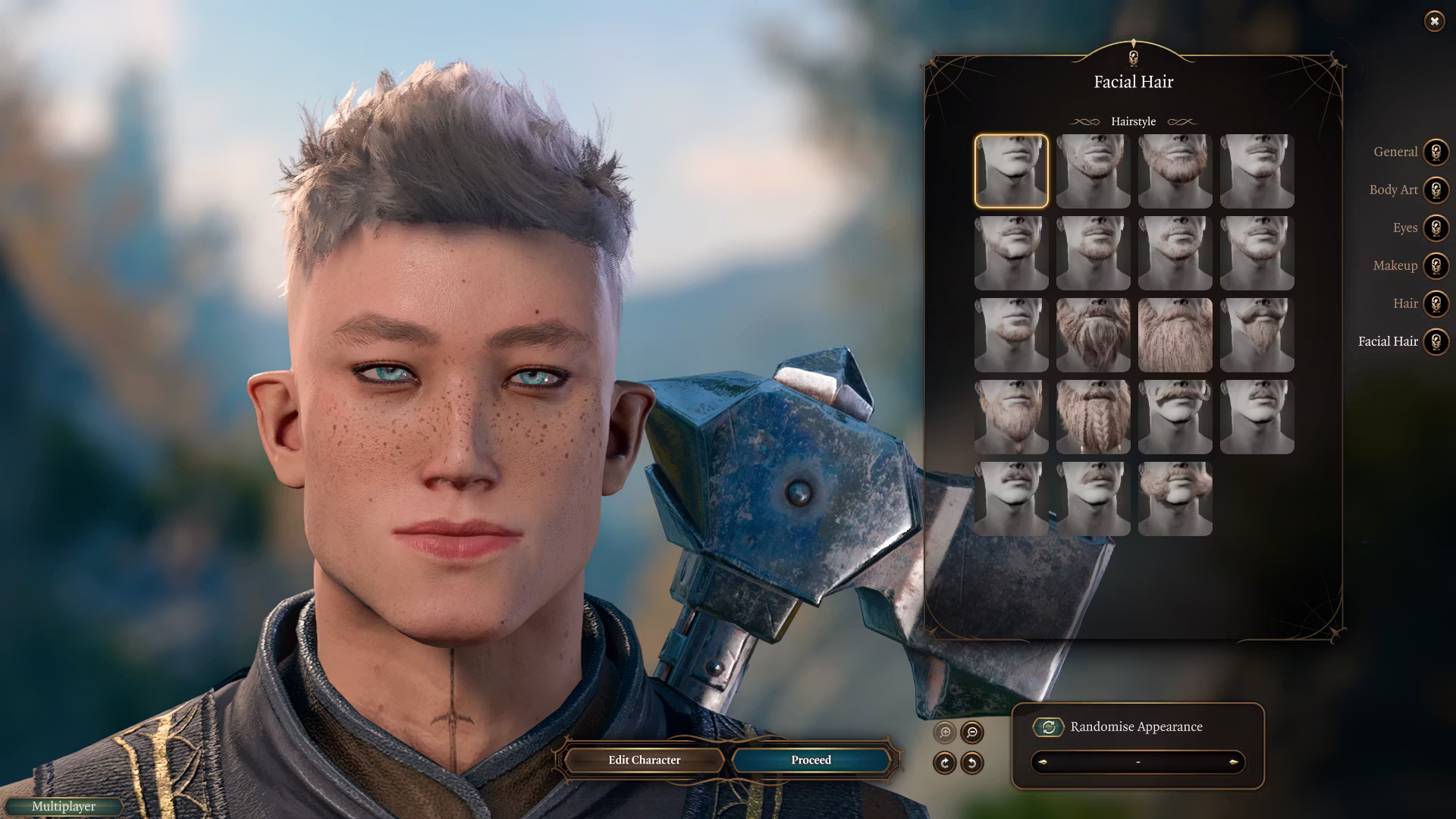Viewport: 1456px width, 819px height.
Task: Go to the Body Art section
Action: (1393, 190)
